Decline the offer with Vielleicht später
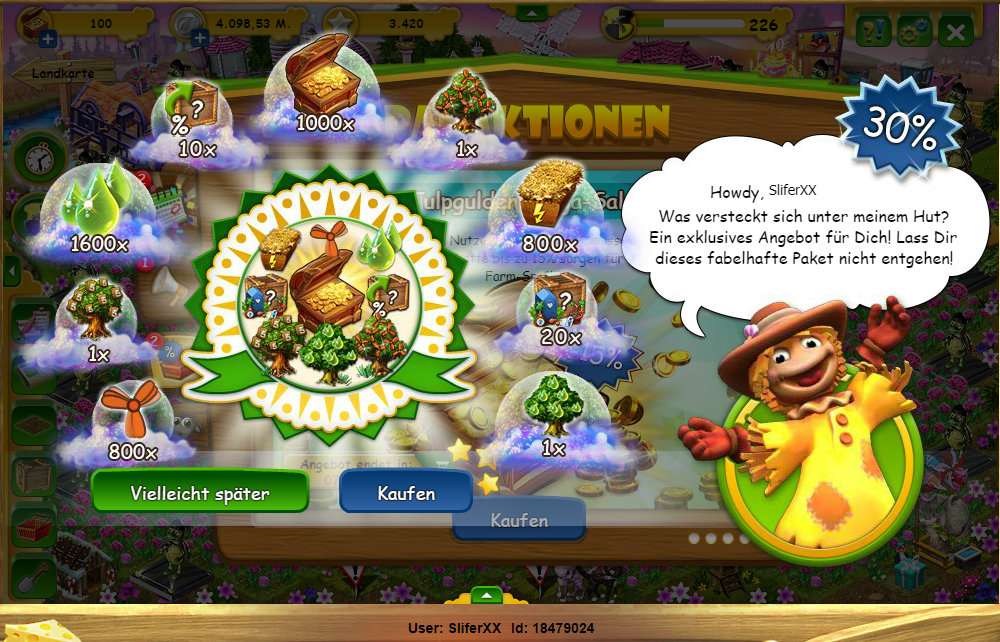Screen dimensions: 1000x642 point(200,493)
